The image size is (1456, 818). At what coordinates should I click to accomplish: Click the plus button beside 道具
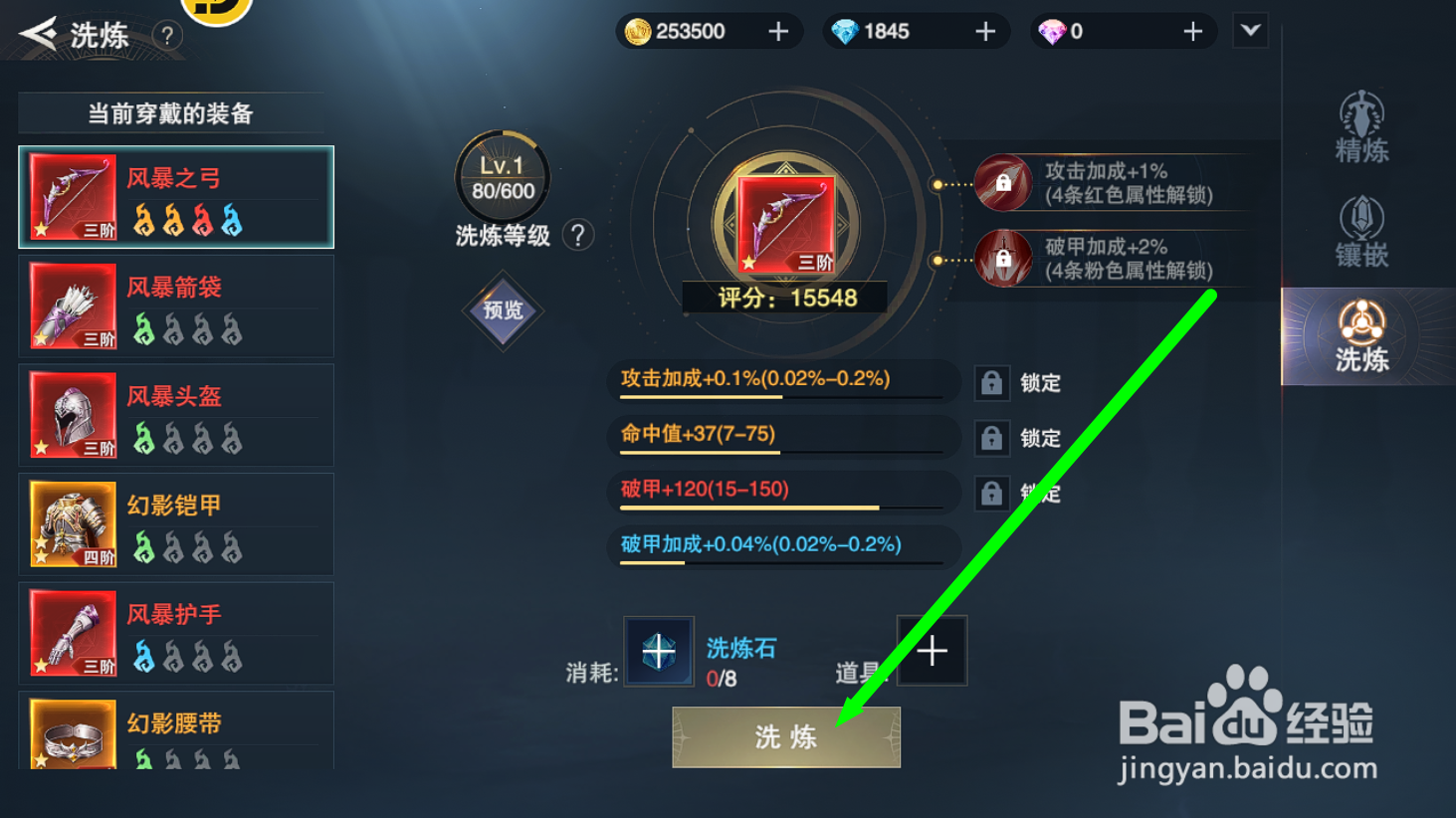(932, 650)
